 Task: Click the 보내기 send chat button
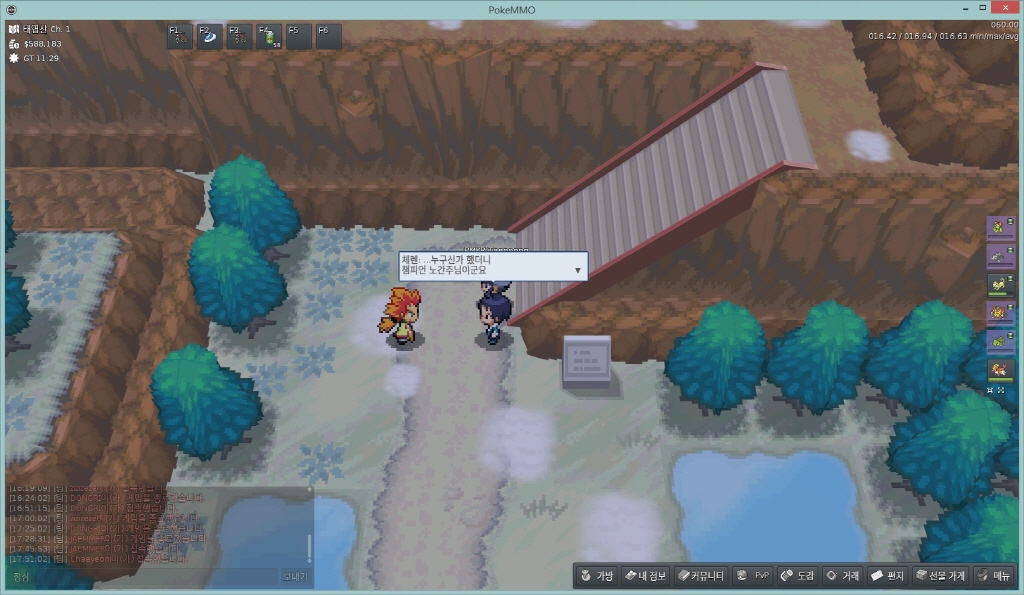pos(296,577)
